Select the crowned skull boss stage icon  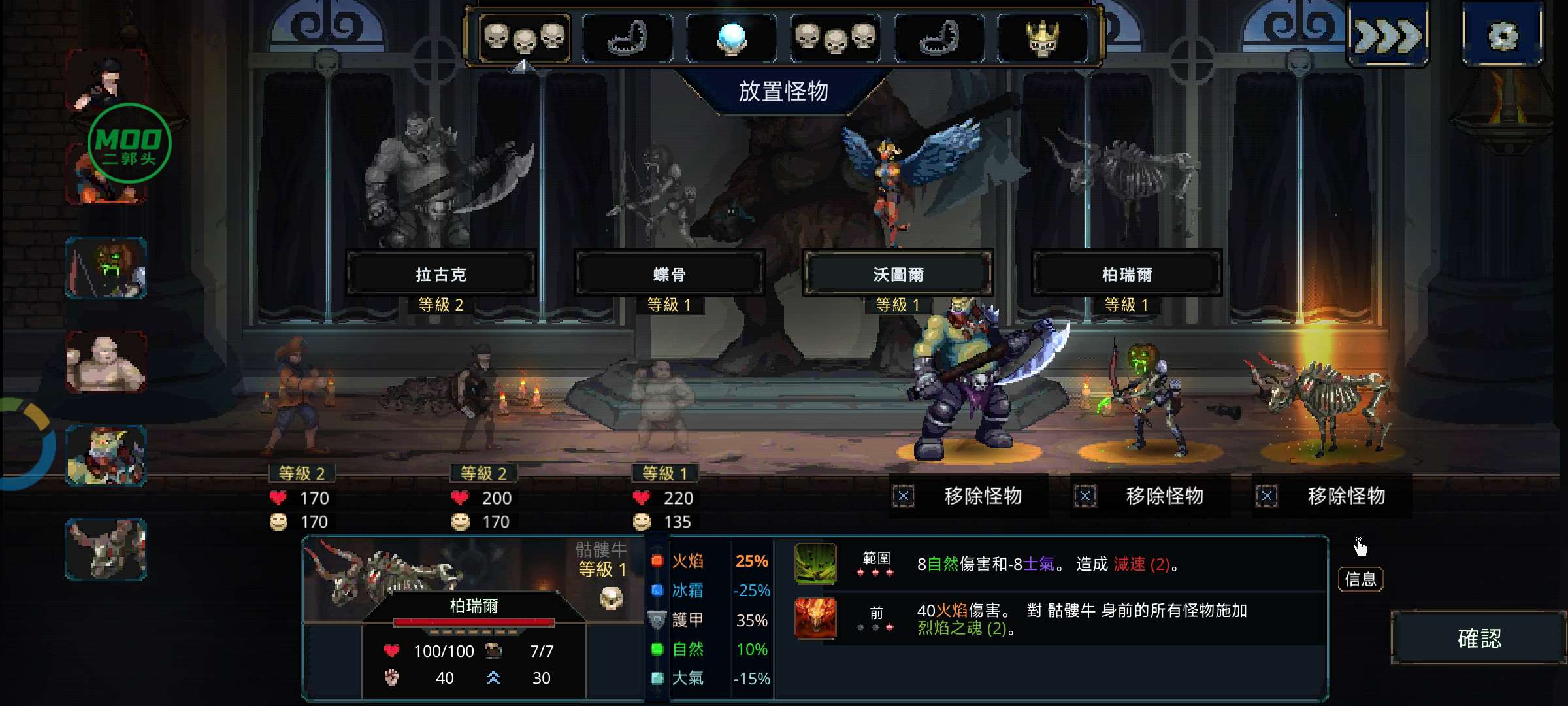pyautogui.click(x=1043, y=38)
